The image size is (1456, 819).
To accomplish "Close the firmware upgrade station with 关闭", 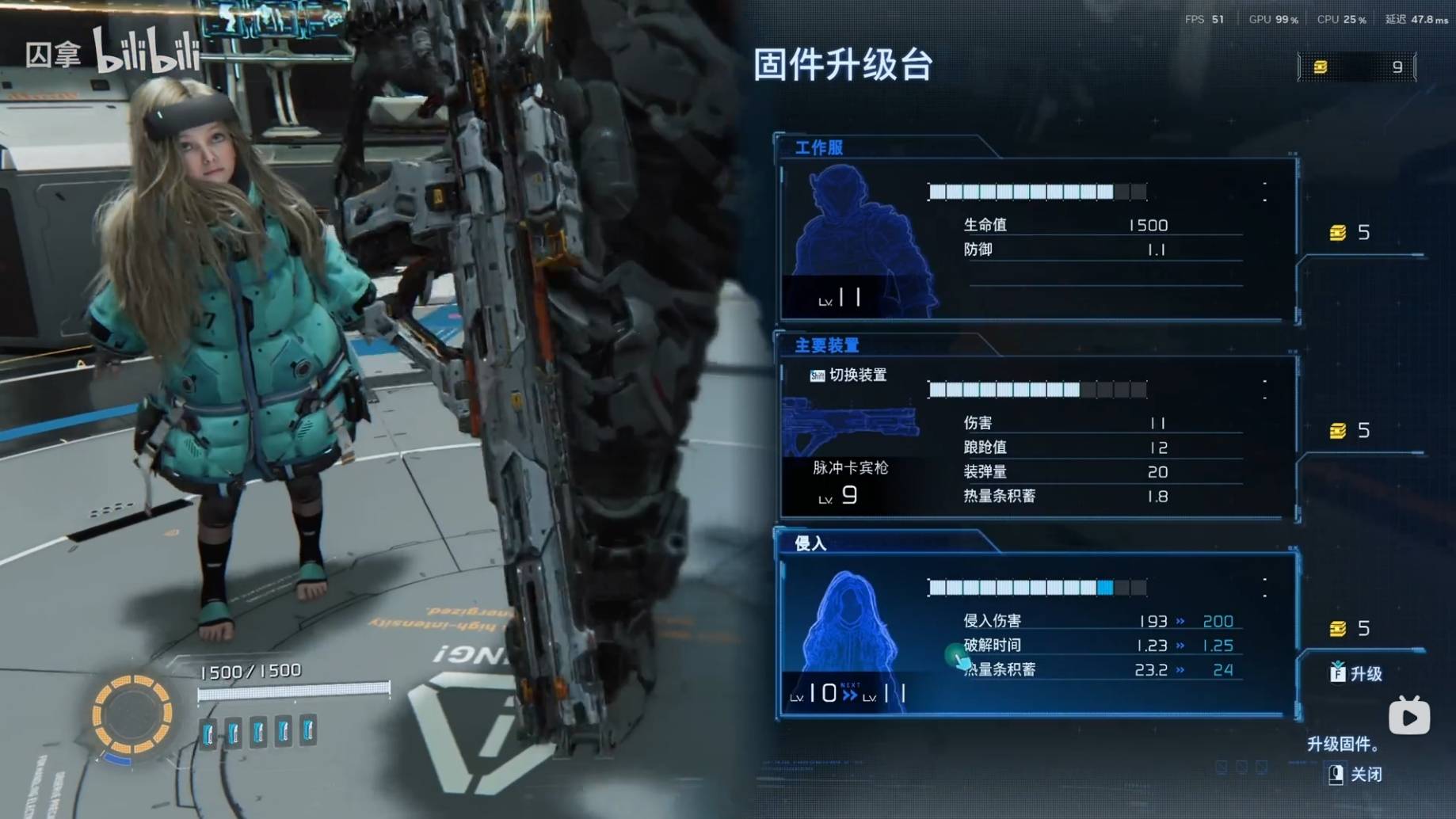I will point(1355,774).
